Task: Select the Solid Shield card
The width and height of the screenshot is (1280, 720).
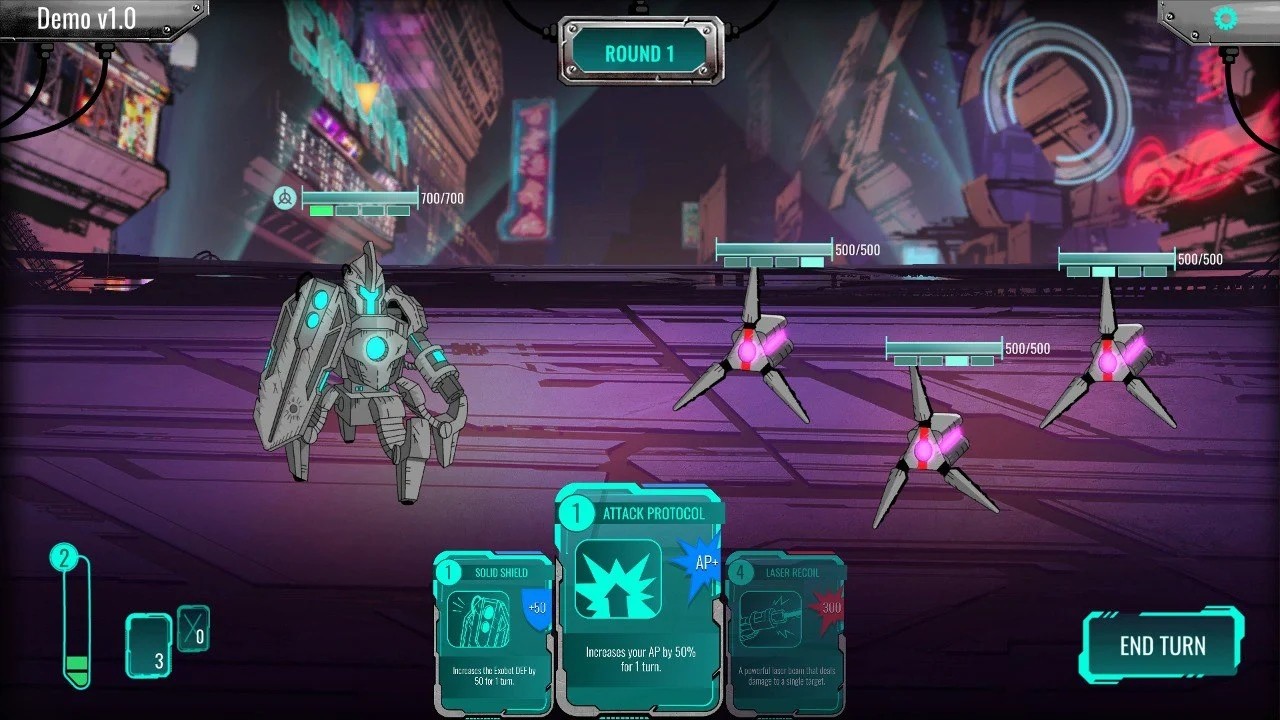Action: (x=492, y=632)
